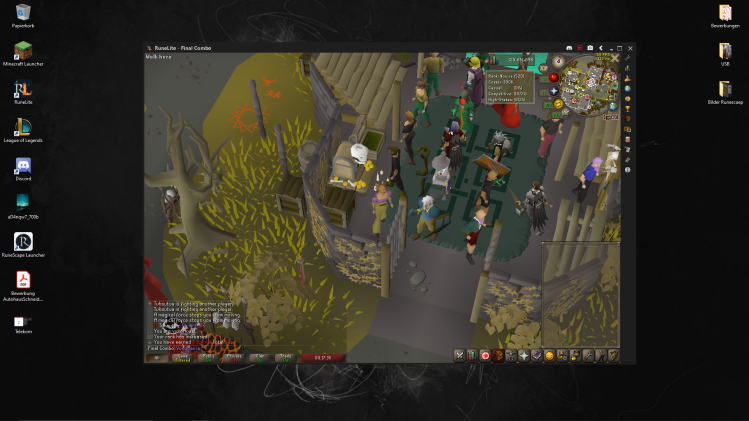The width and height of the screenshot is (749, 421).
Task: Take a screenshot with the camera button
Action: [589, 47]
